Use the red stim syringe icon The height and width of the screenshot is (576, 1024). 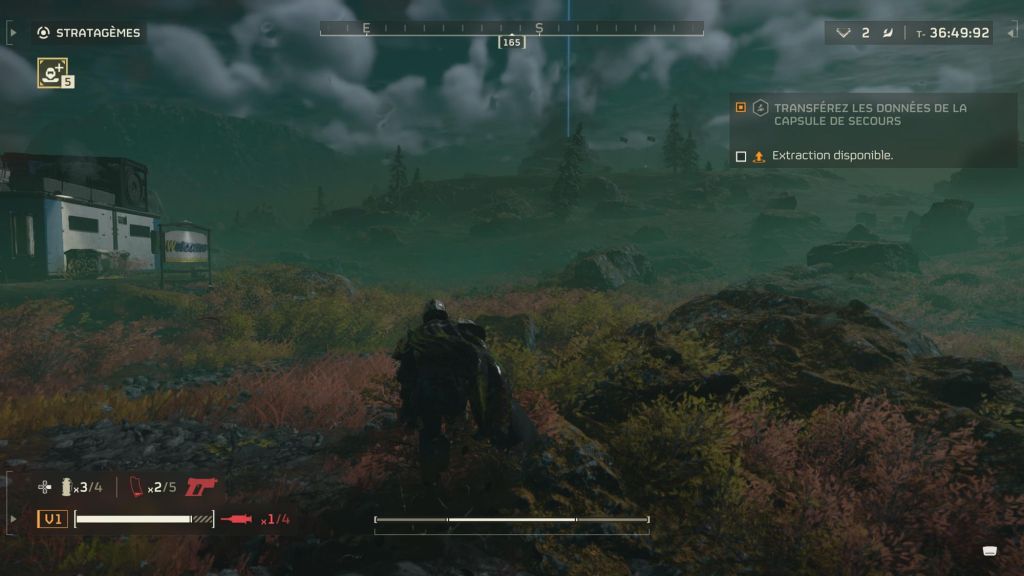click(x=237, y=519)
